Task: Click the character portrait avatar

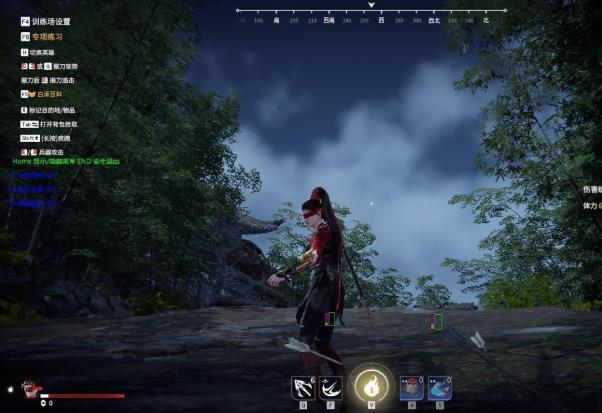Action: (30, 390)
